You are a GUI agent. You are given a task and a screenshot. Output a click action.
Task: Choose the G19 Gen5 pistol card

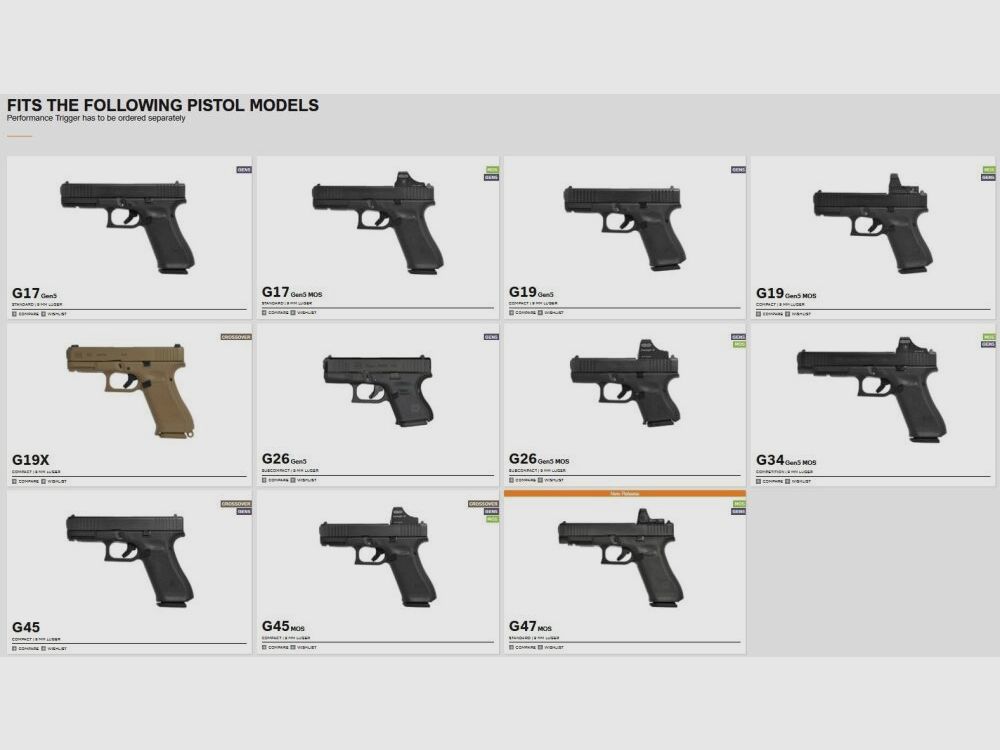point(623,224)
